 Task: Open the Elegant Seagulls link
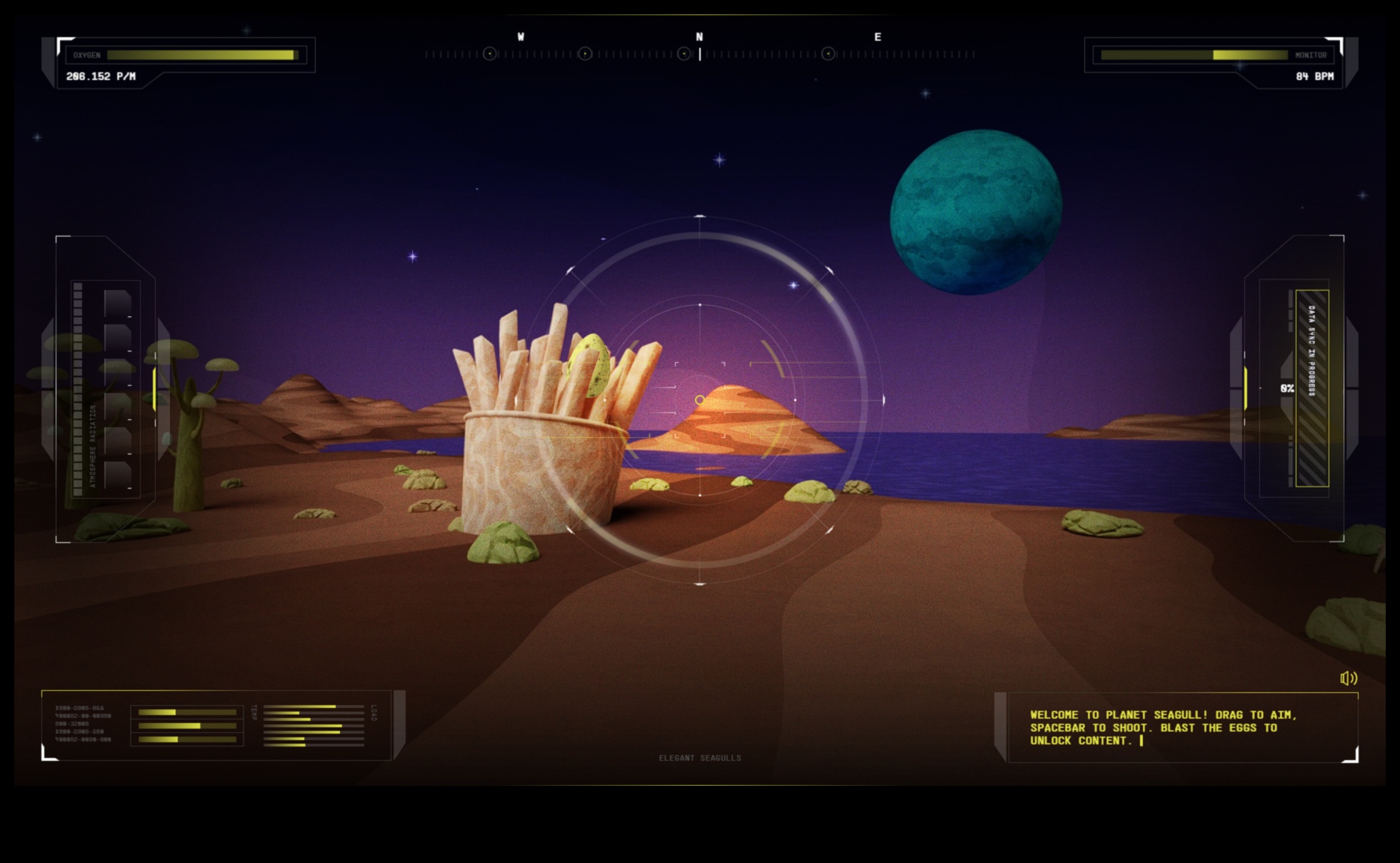click(x=699, y=758)
